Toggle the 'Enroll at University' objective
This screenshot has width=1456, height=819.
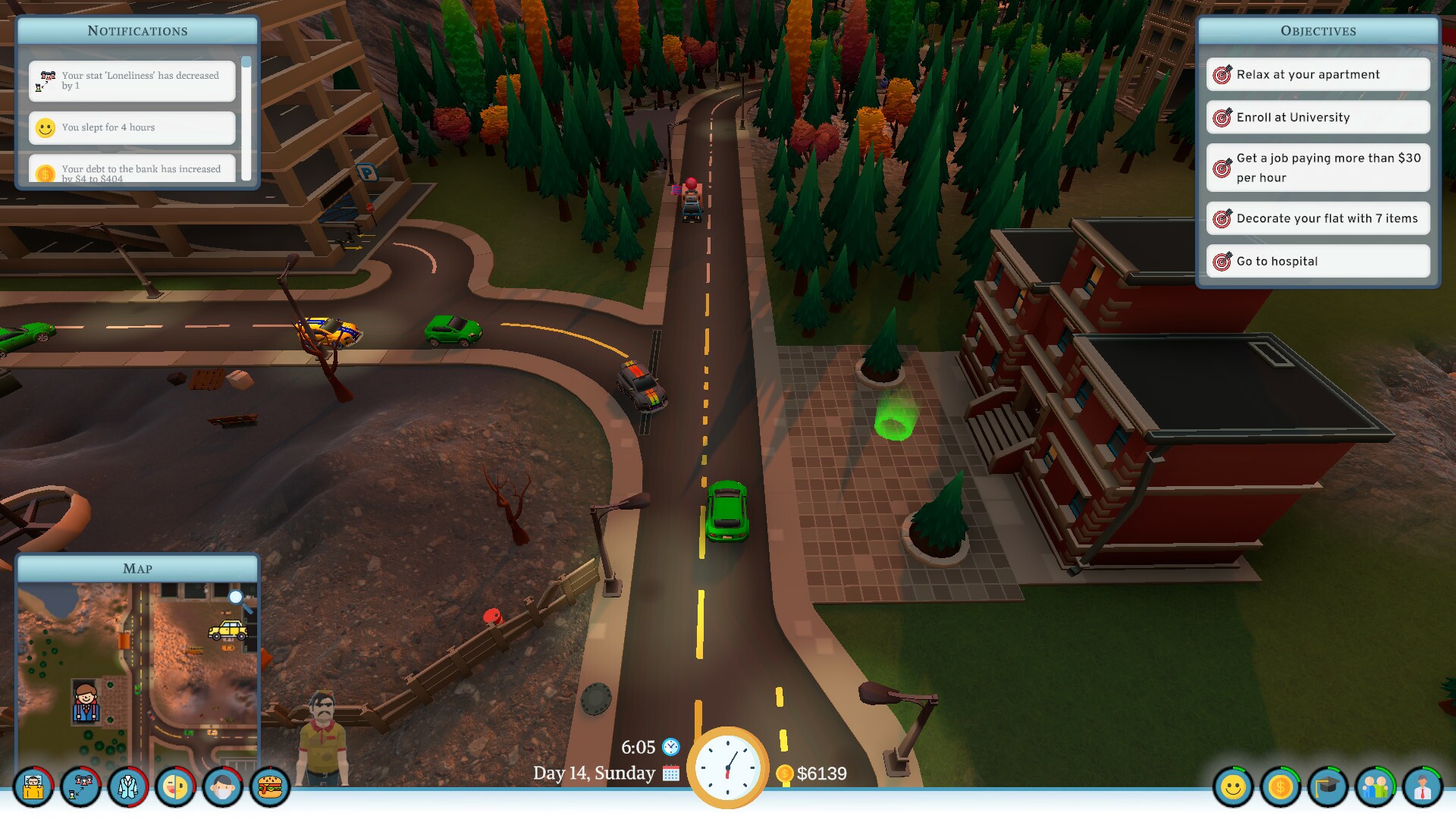tap(1317, 117)
